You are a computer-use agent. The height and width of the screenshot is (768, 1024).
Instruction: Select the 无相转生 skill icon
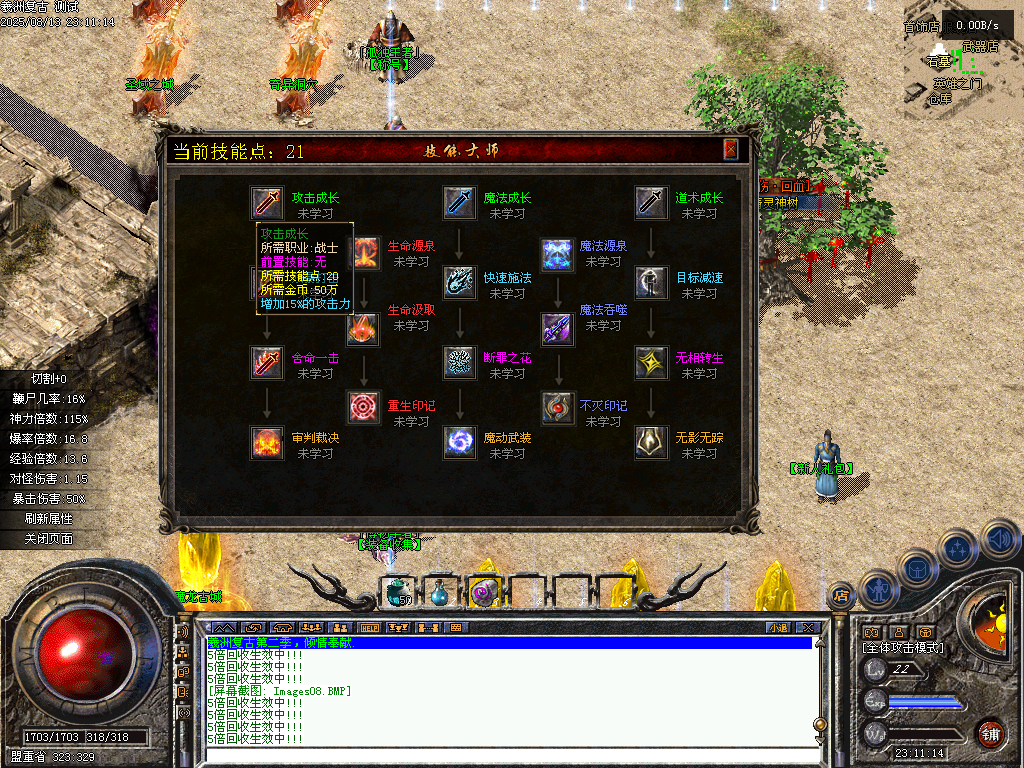651,362
